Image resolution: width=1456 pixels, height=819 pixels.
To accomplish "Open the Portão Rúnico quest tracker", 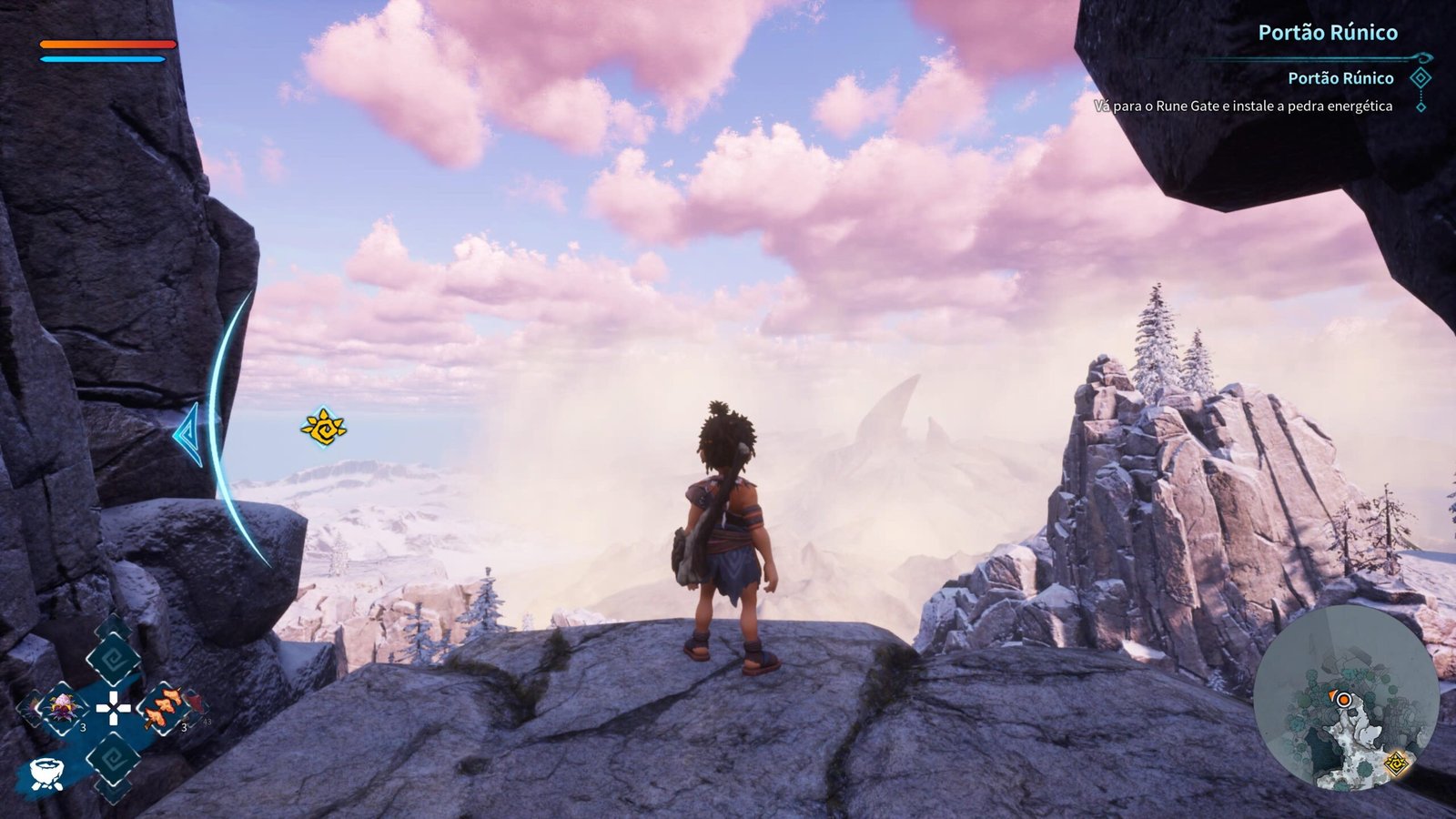I will pyautogui.click(x=1327, y=33).
